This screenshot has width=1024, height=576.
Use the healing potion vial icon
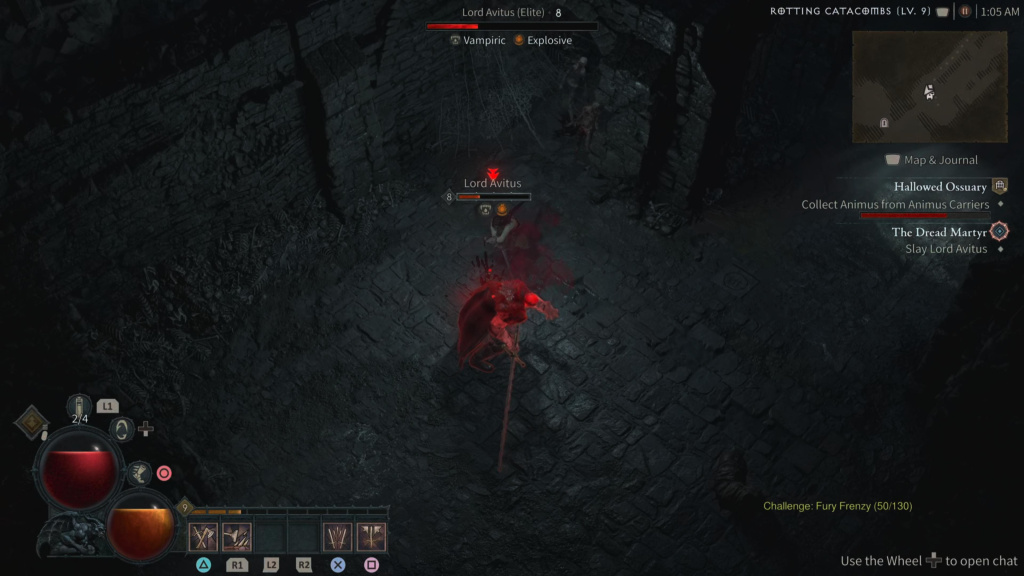click(x=80, y=406)
